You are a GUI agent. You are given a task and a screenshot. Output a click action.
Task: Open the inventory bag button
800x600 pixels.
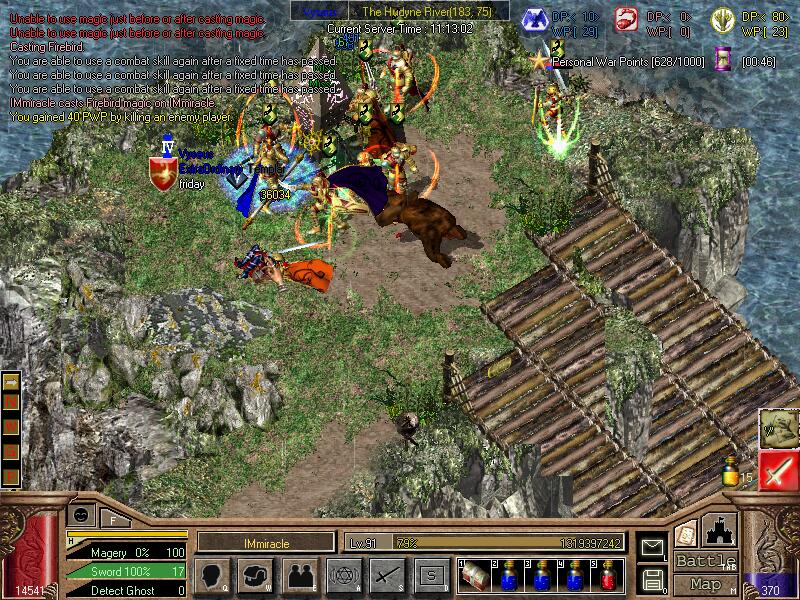[x=255, y=575]
